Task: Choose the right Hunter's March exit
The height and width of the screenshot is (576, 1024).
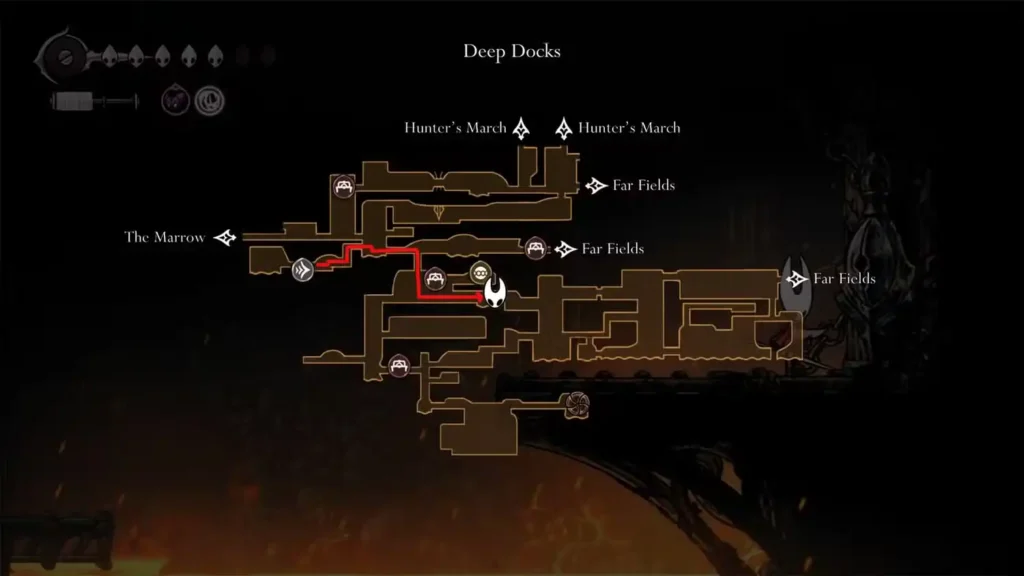Action: pyautogui.click(x=618, y=128)
